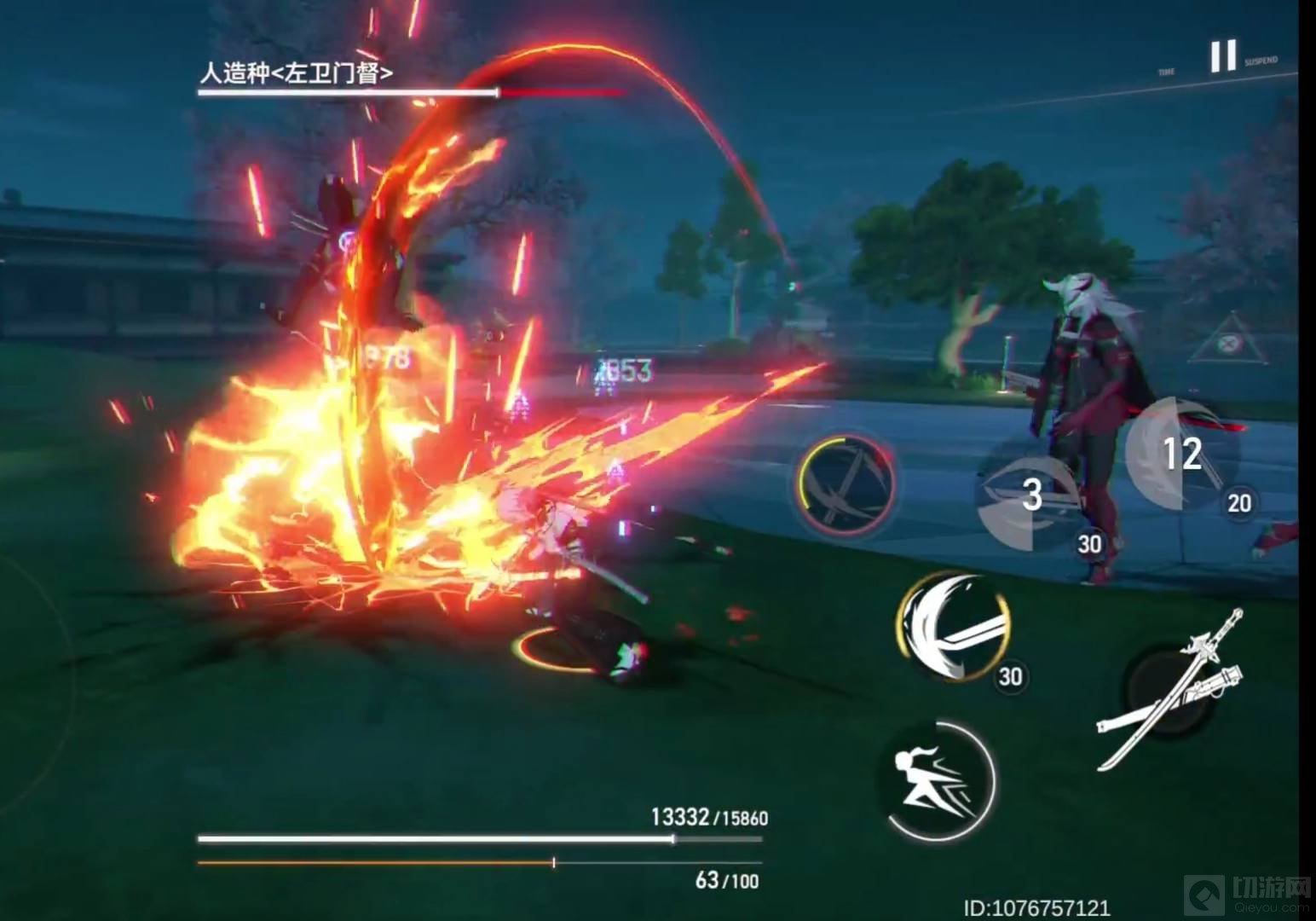The height and width of the screenshot is (921, 1316).
Task: Select the skill on cooldown showing 12
Action: pos(1180,454)
